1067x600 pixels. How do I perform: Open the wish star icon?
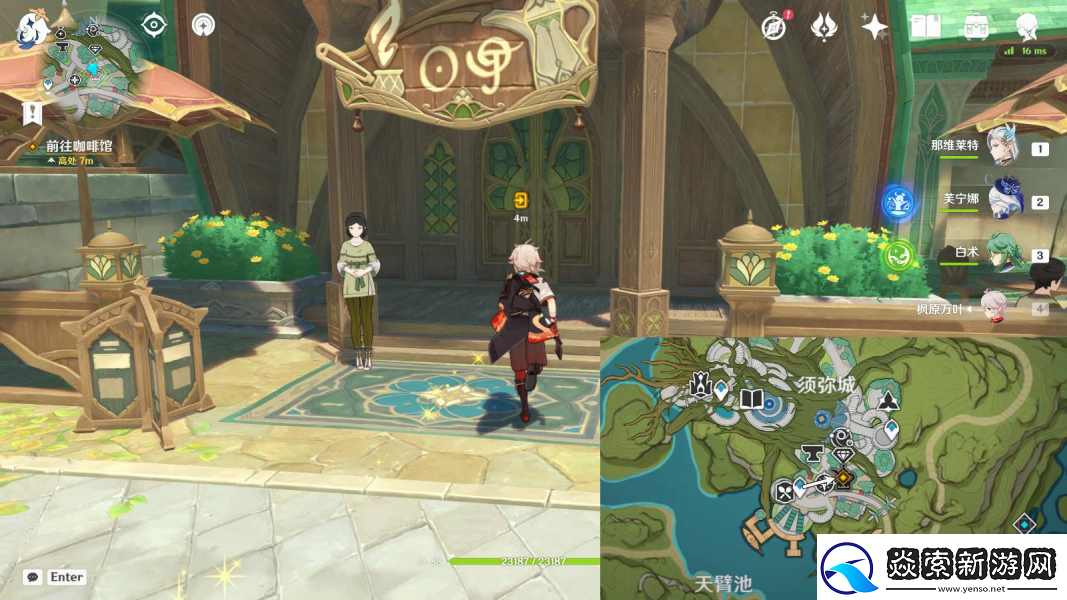tap(875, 27)
